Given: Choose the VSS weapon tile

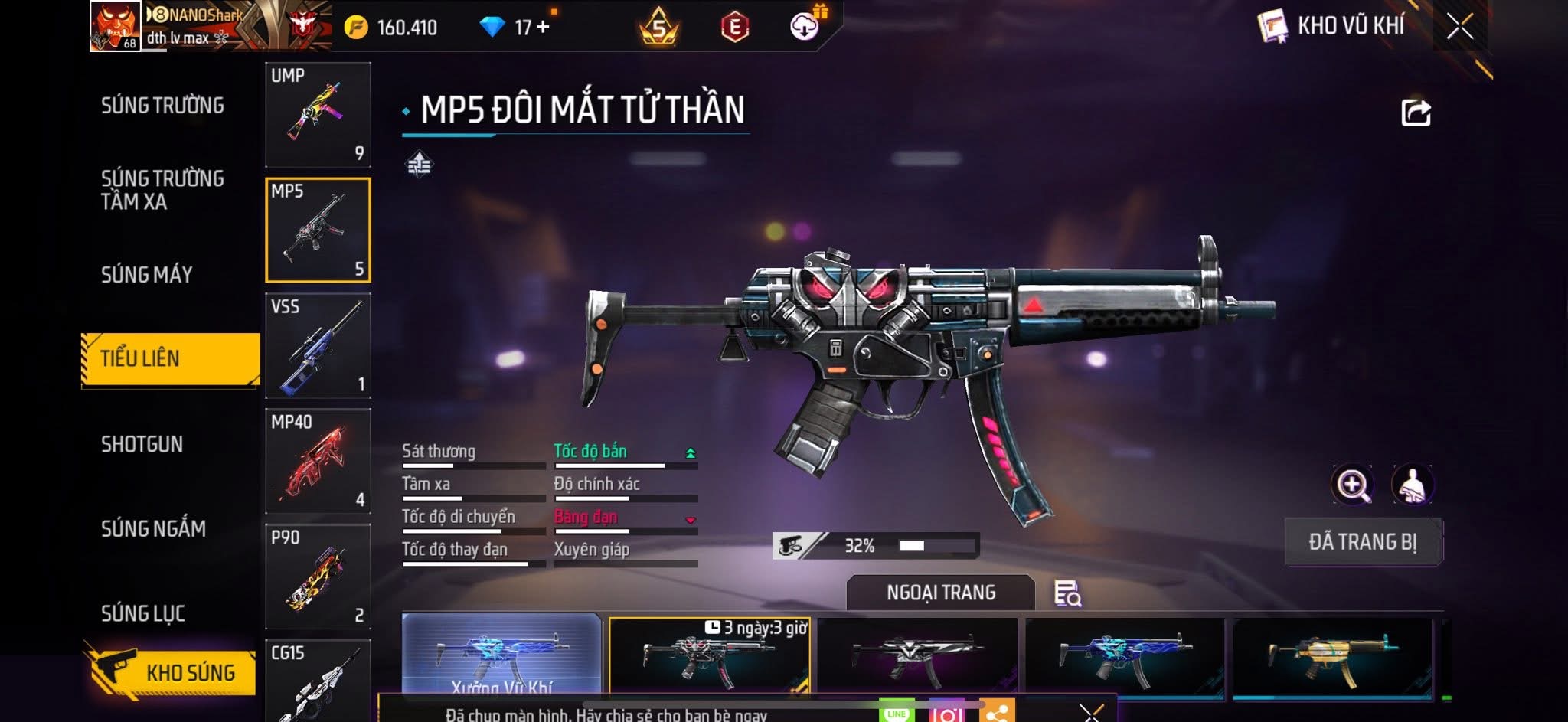Looking at the screenshot, I should pyautogui.click(x=318, y=346).
